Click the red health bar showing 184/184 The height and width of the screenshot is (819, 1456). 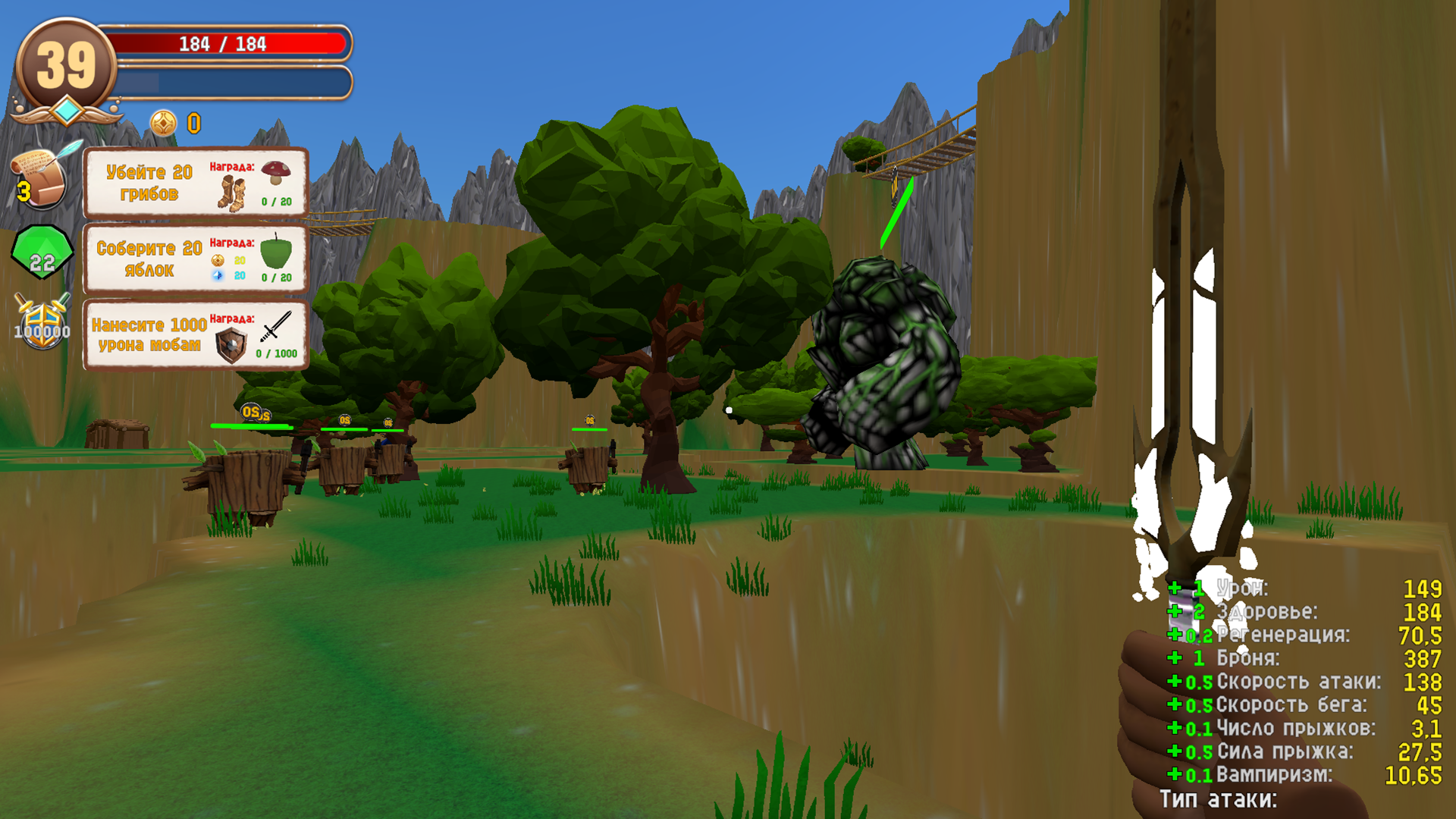[x=224, y=44]
